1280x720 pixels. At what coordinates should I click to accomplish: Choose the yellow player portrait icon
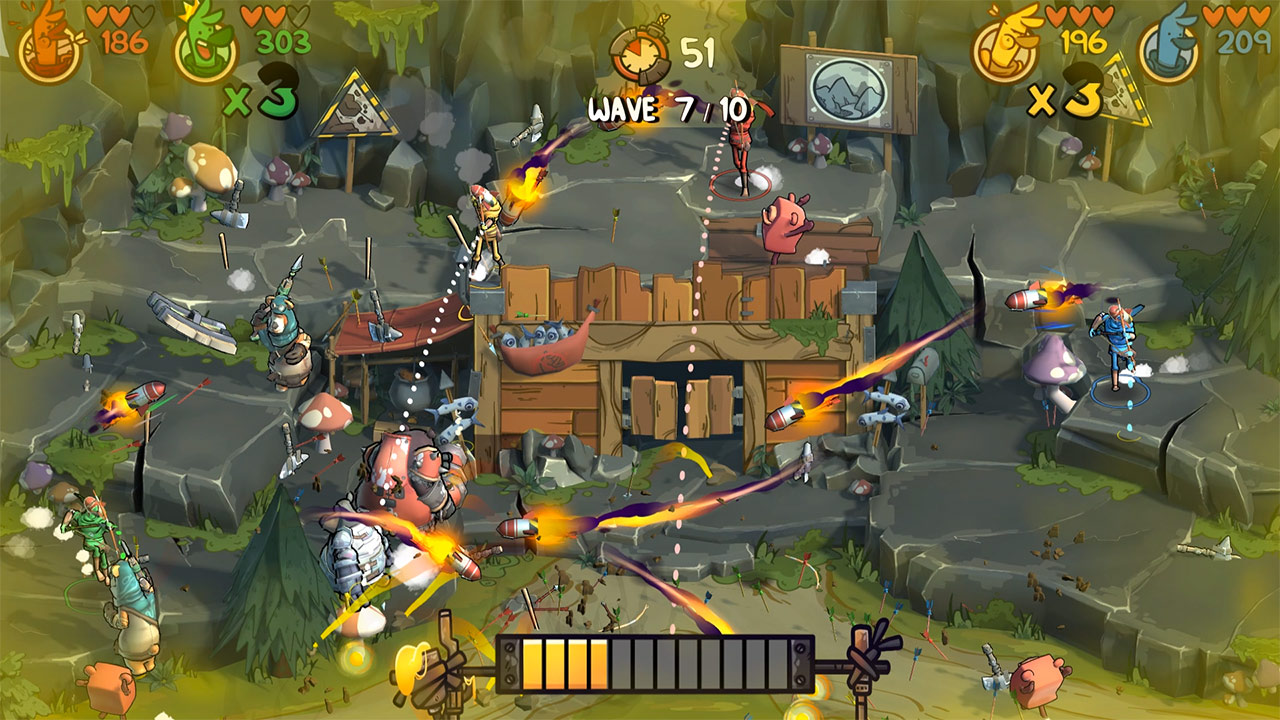coord(1004,46)
